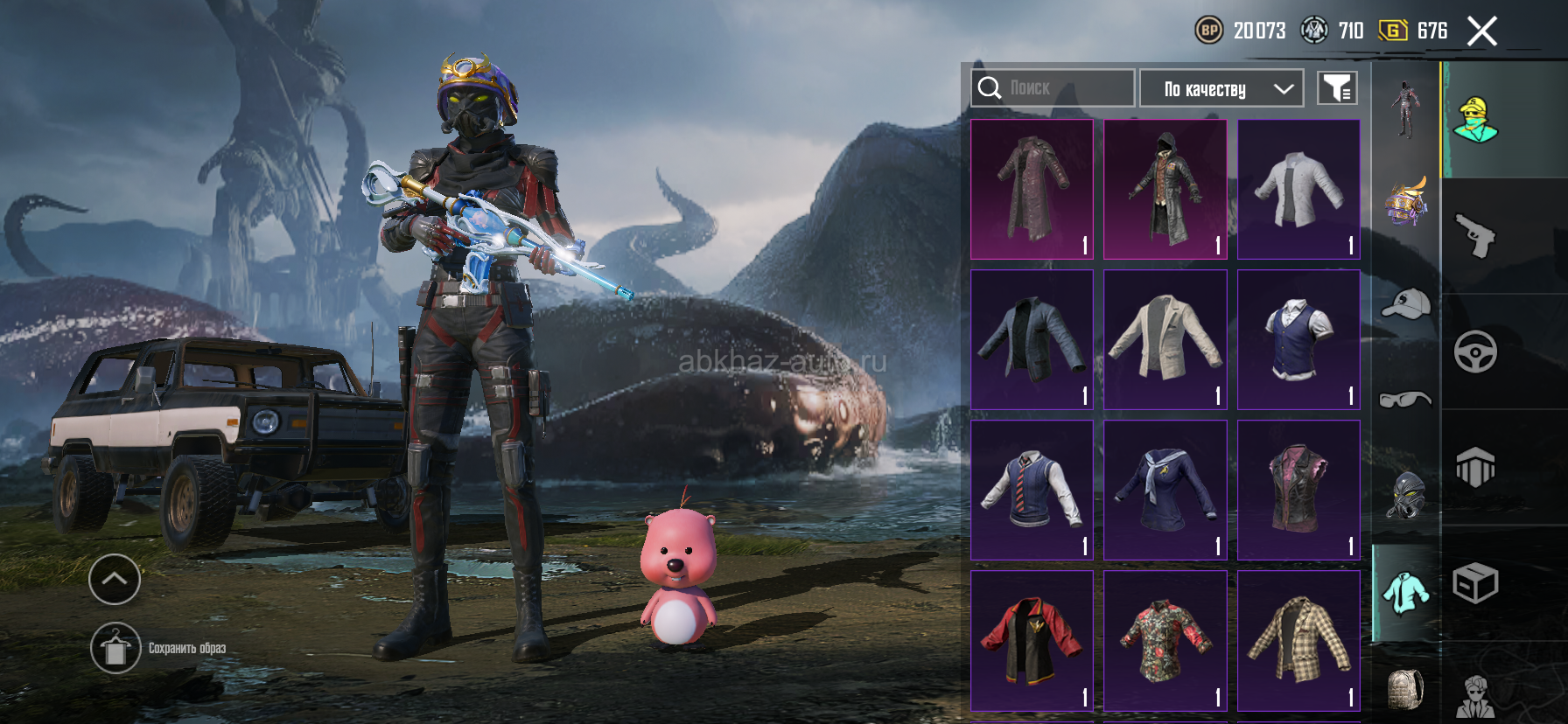1568x724 pixels.
Task: Open the steering wheel vehicles tab
Action: (x=1475, y=352)
